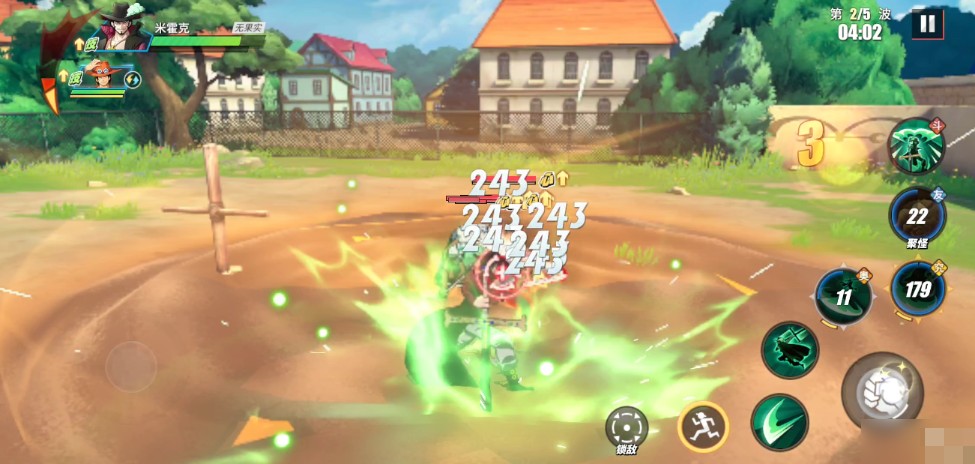The height and width of the screenshot is (464, 975).
Task: Tap the 锁敌 lock-on target button
Action: coord(626,426)
